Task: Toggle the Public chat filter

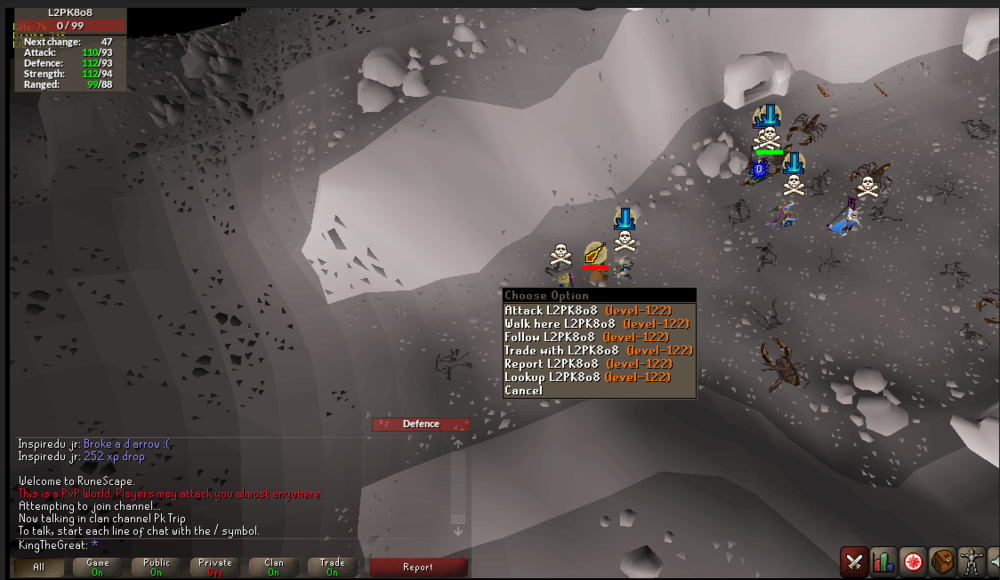Action: [x=157, y=567]
